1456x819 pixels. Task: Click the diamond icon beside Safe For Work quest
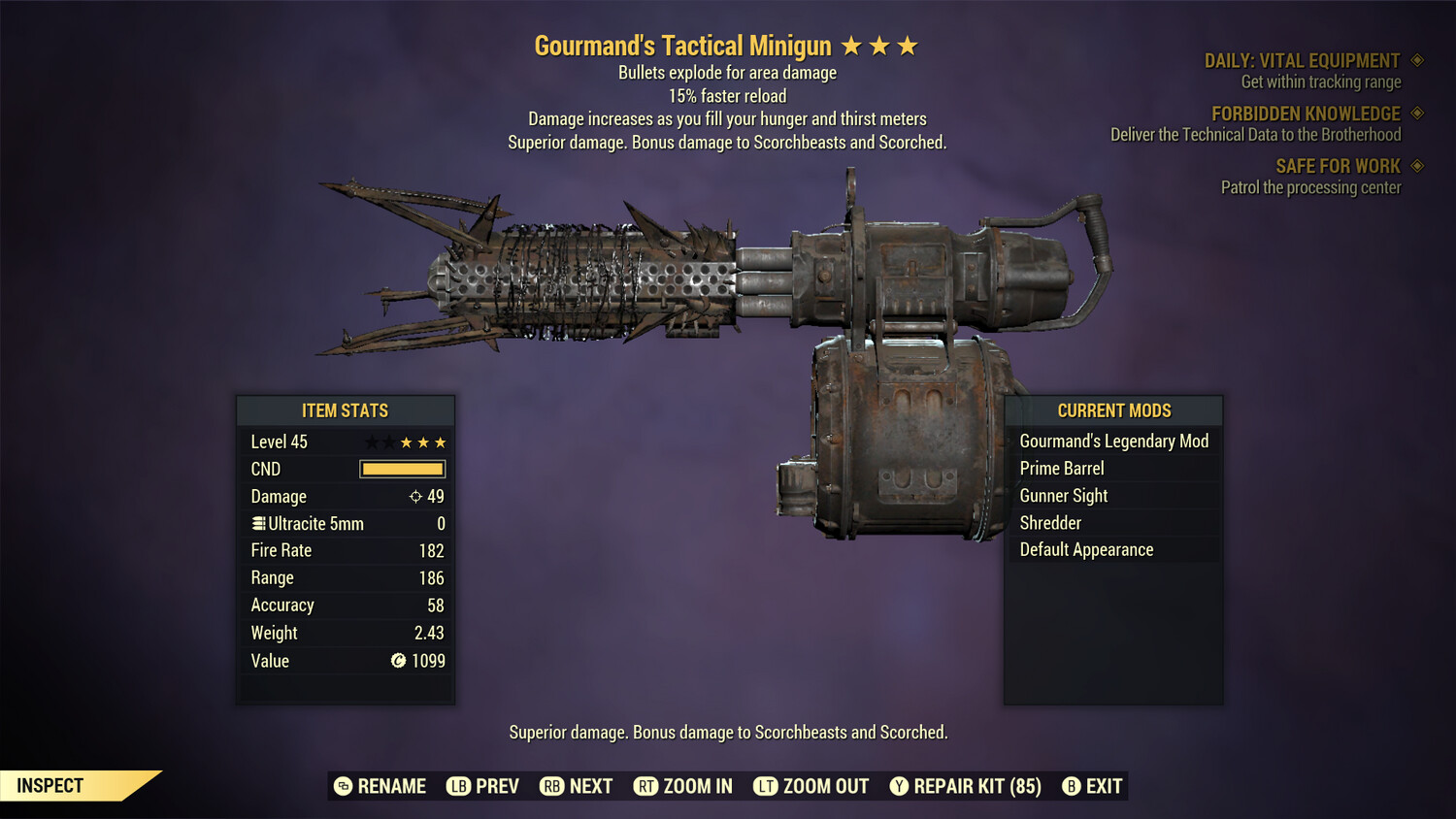pyautogui.click(x=1416, y=166)
